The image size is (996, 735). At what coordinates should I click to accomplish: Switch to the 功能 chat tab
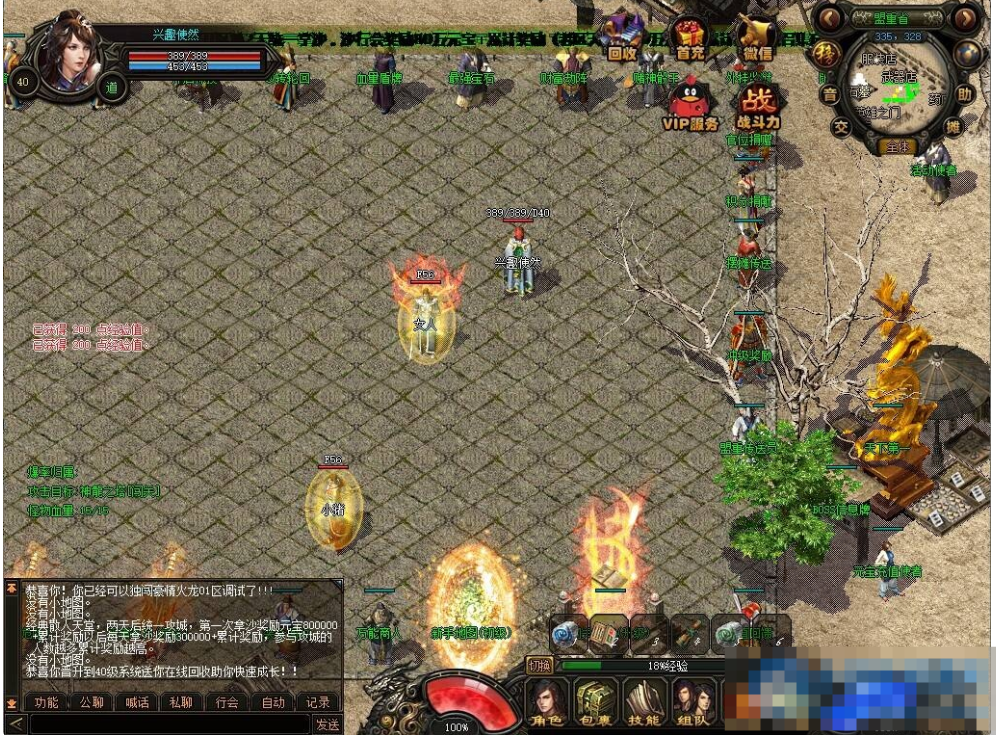(46, 702)
